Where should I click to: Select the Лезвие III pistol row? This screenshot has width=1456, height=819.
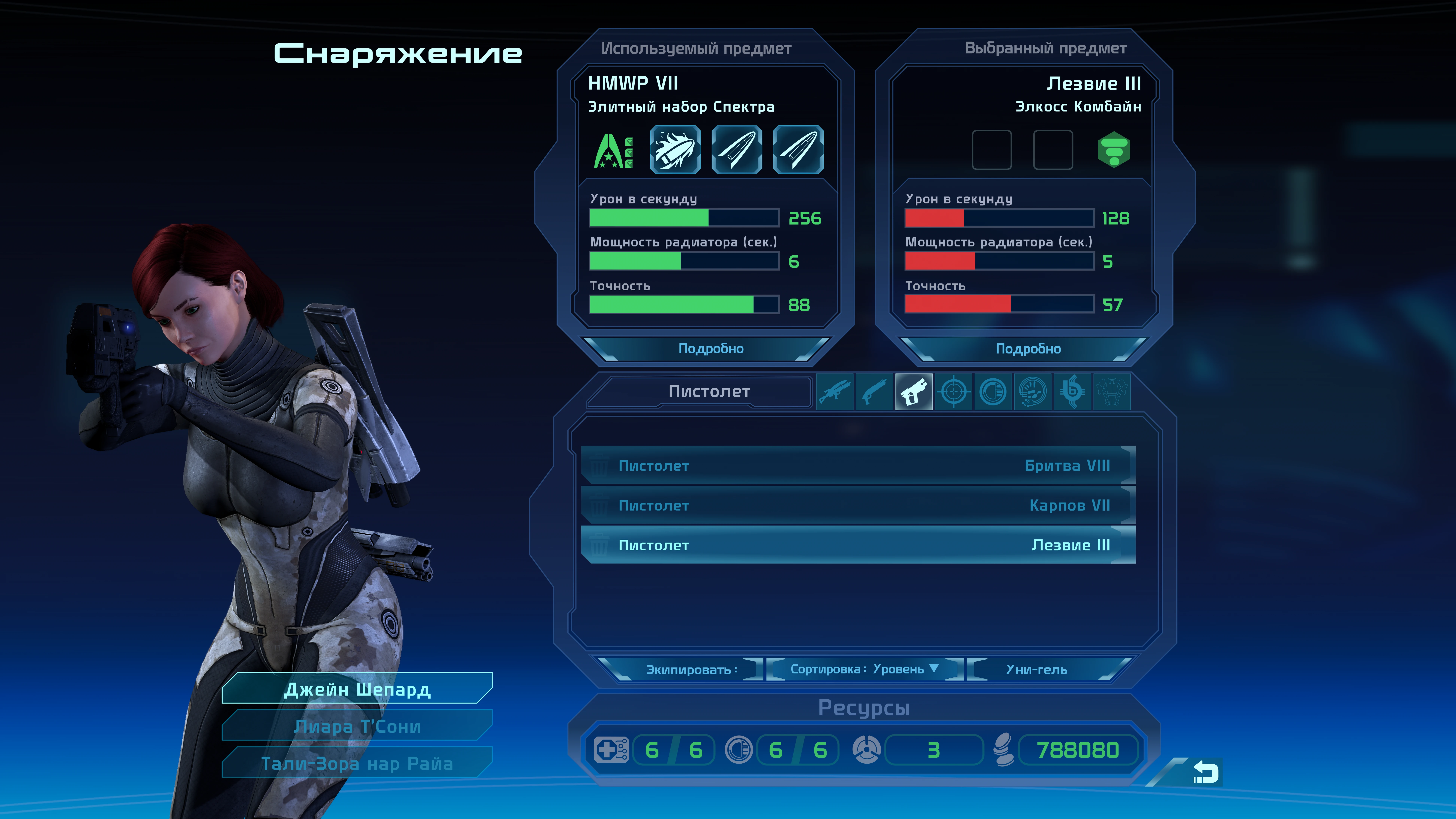coord(857,545)
